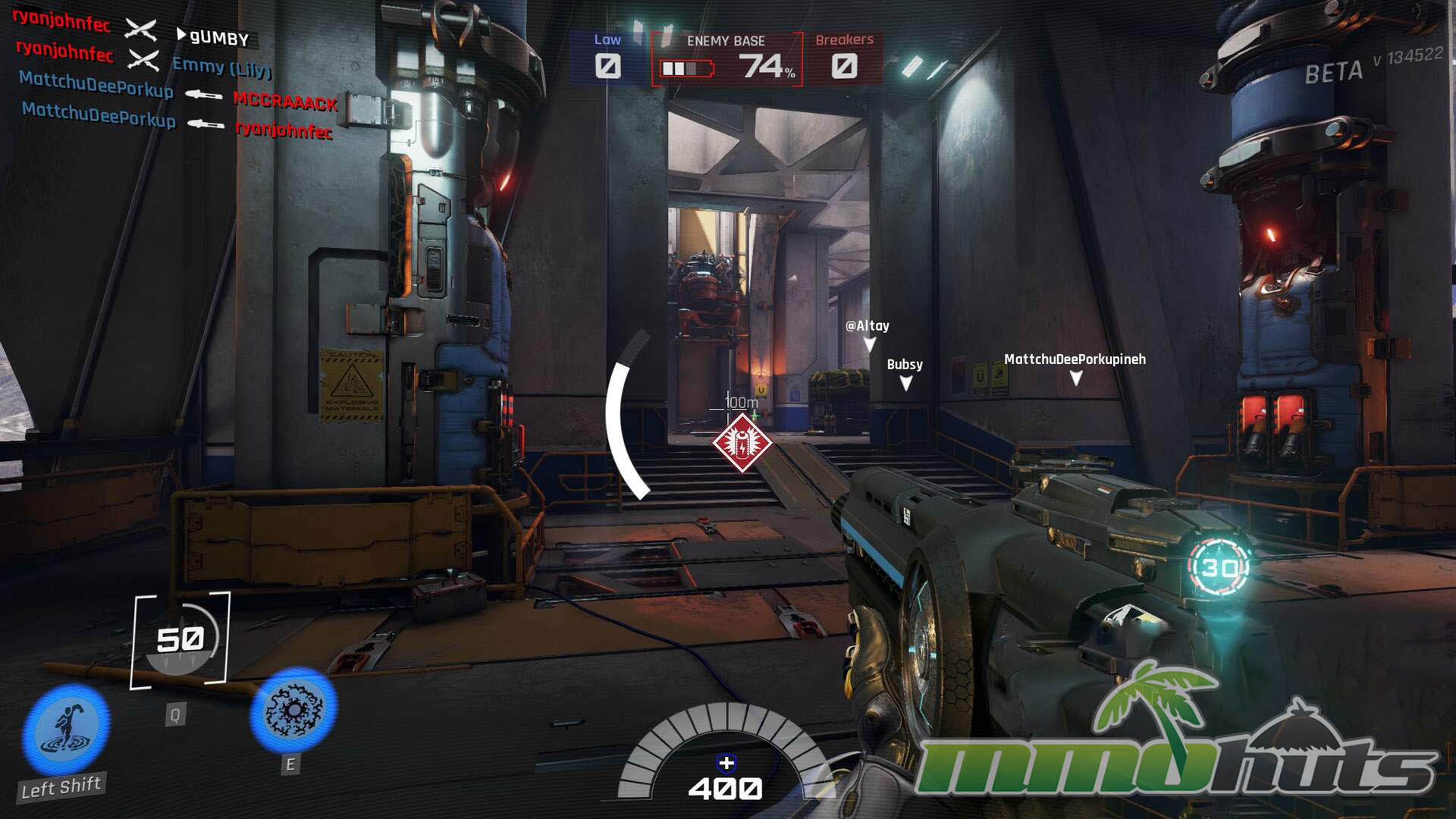The image size is (1456, 819).
Task: Select teammate marker @Altay
Action: tap(868, 334)
